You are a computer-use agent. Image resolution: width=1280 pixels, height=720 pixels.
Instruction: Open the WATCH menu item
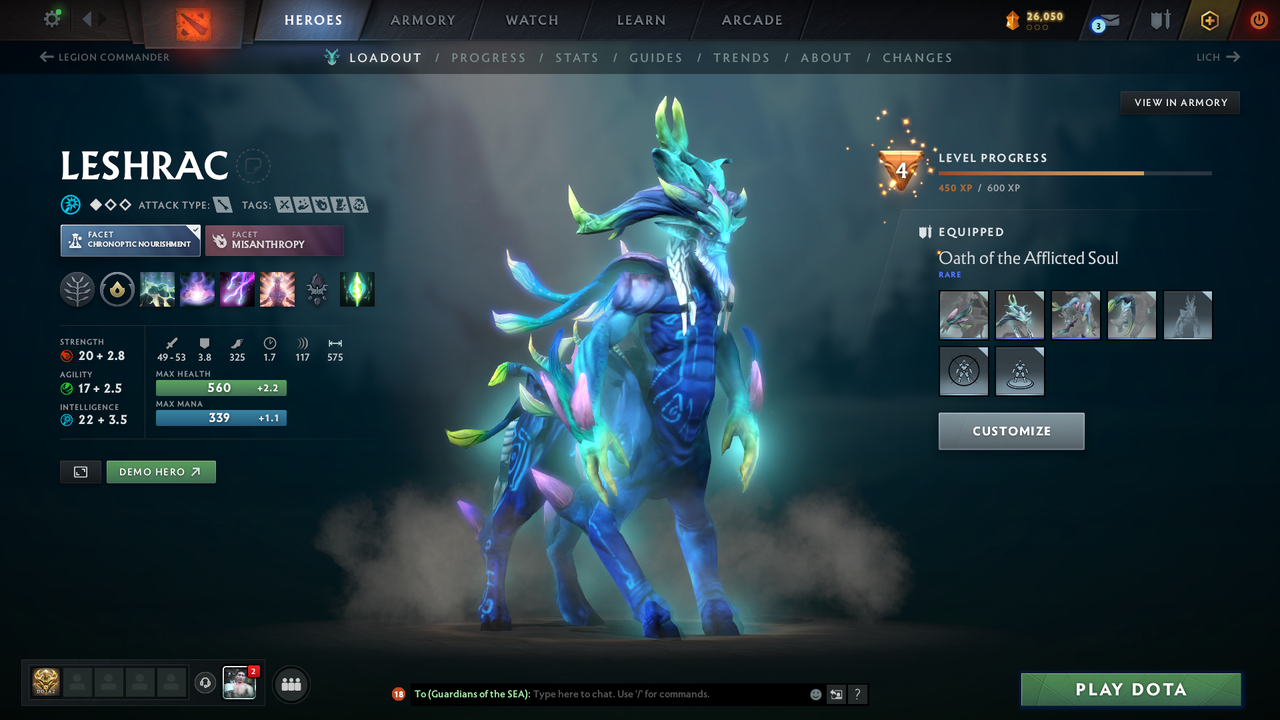[531, 19]
